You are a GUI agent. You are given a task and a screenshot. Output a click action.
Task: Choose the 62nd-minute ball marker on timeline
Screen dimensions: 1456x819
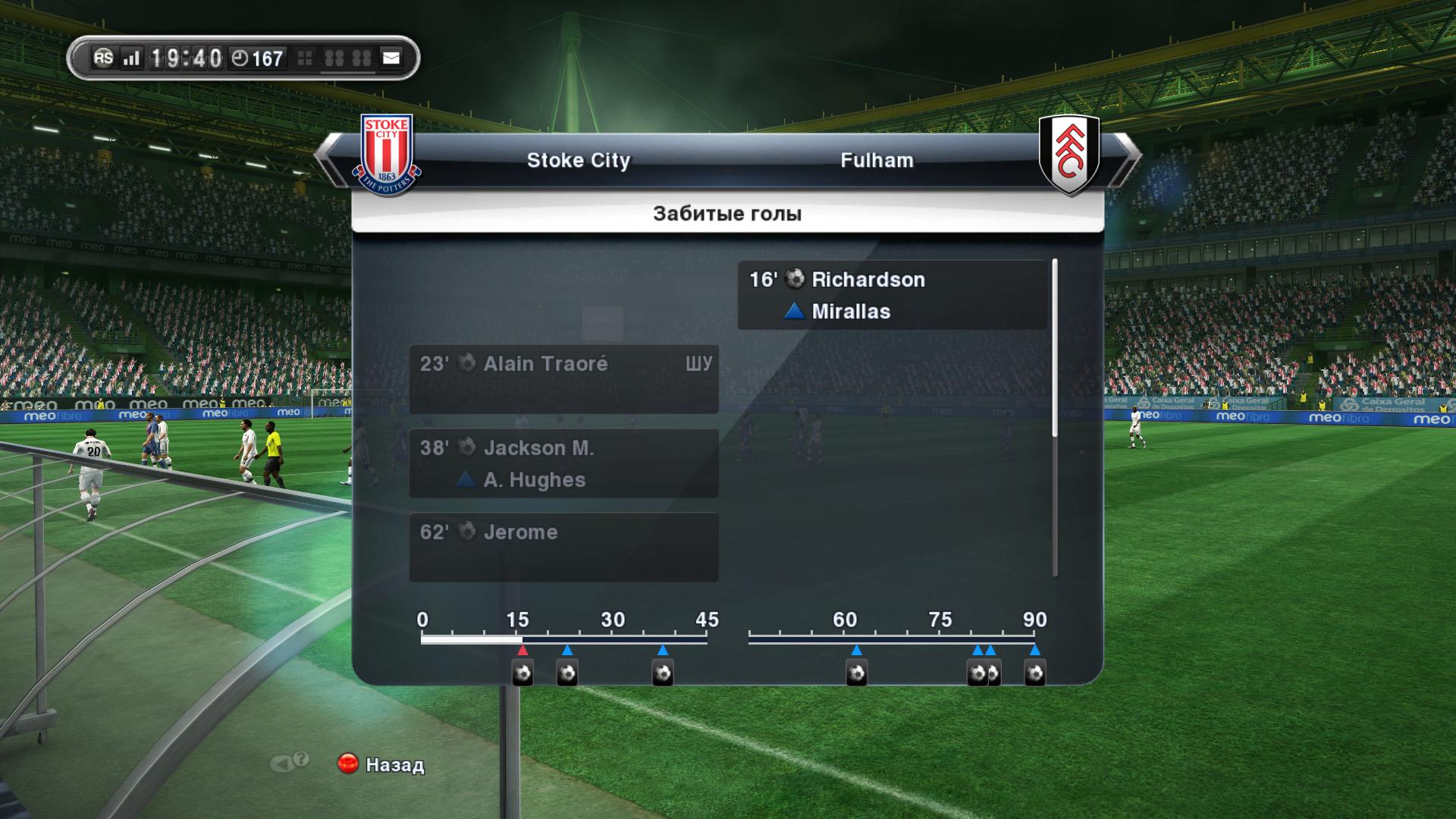[x=856, y=673]
